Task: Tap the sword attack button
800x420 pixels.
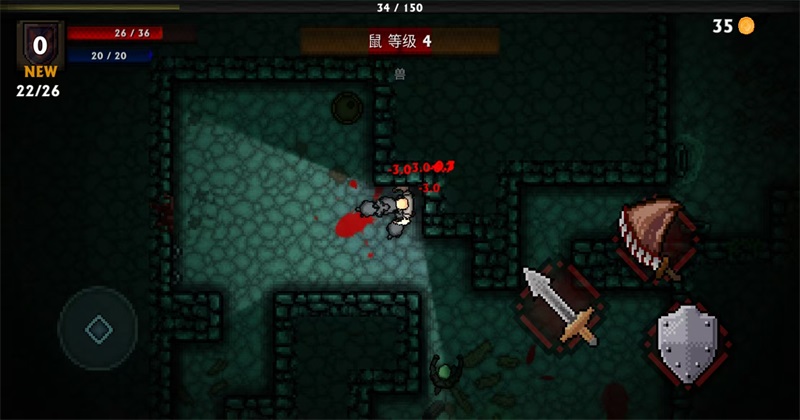Action: (560, 306)
